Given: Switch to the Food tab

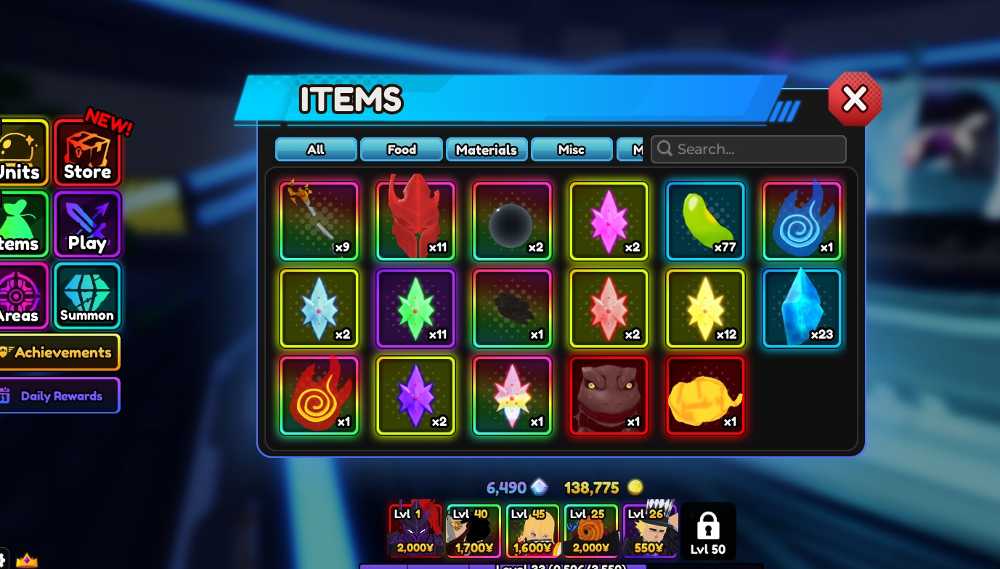Looking at the screenshot, I should (x=401, y=150).
